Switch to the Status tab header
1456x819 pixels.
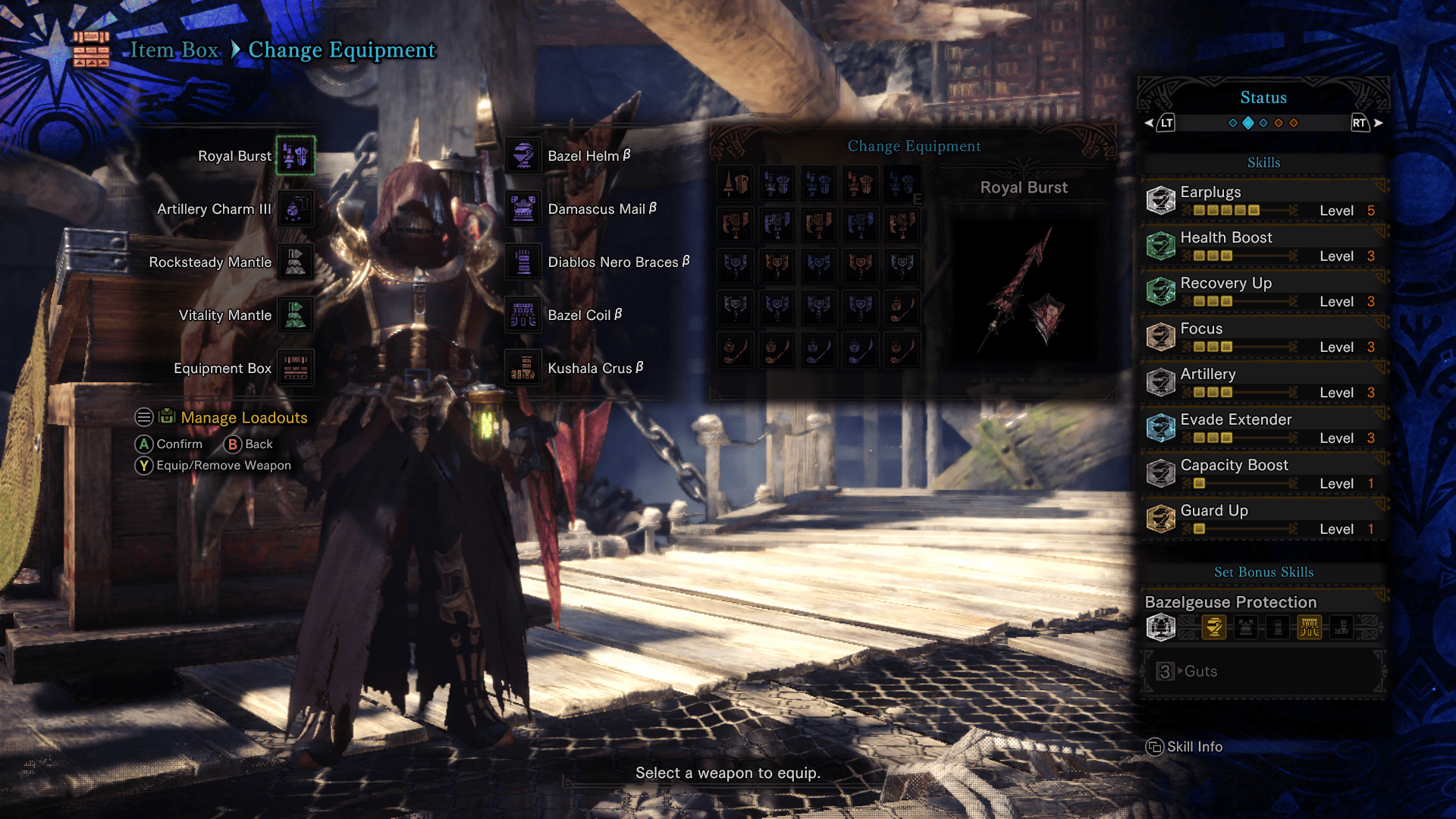pos(1263,97)
